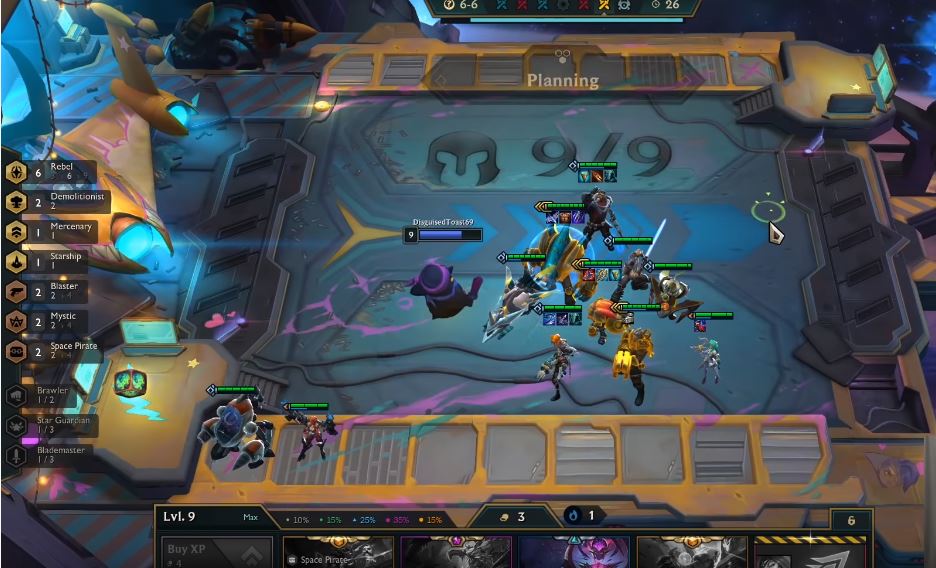936x568 pixels.
Task: Open the Blademaster trait entry
Action: click(50, 455)
